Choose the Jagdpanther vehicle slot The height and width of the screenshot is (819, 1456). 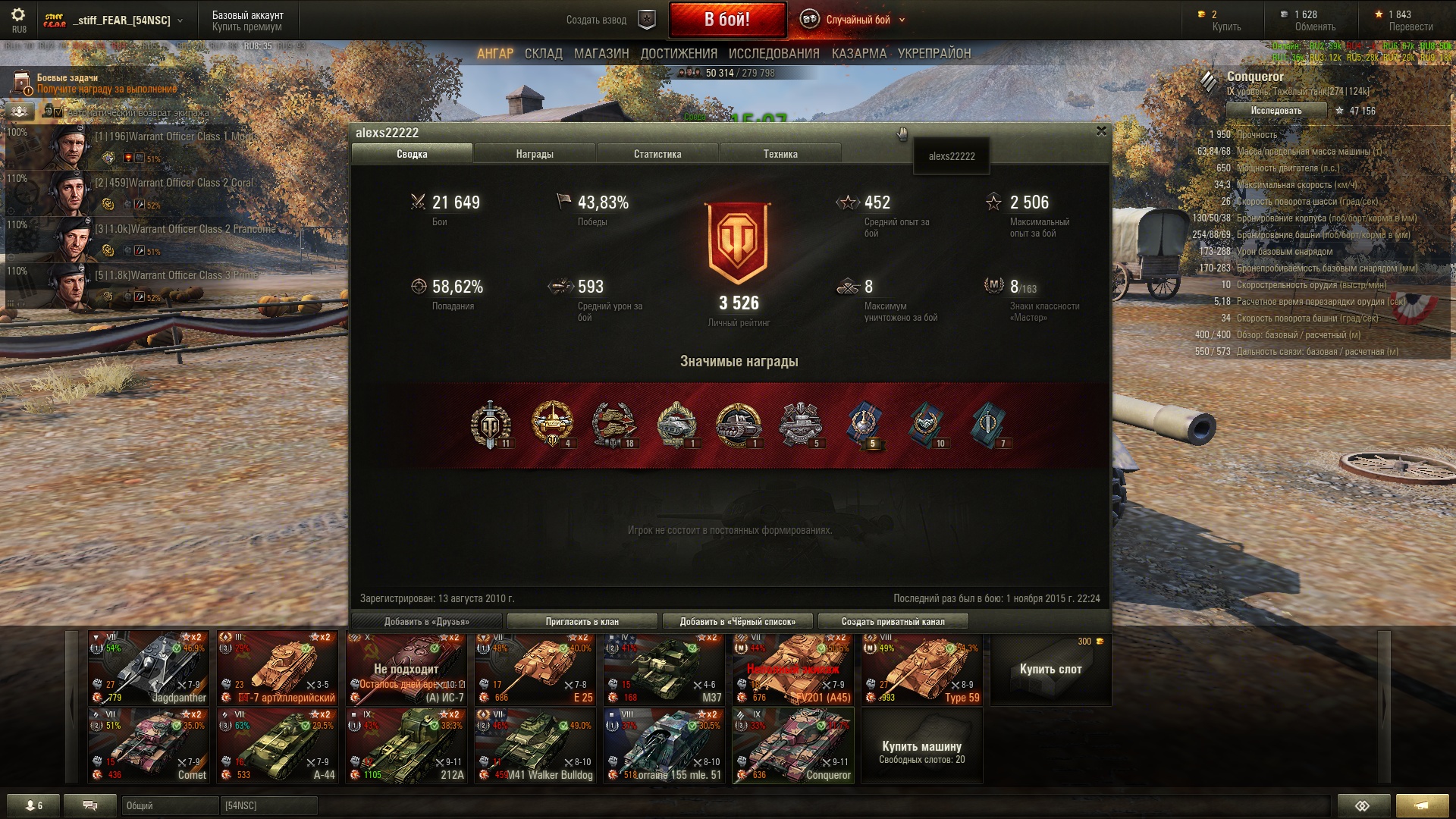149,669
